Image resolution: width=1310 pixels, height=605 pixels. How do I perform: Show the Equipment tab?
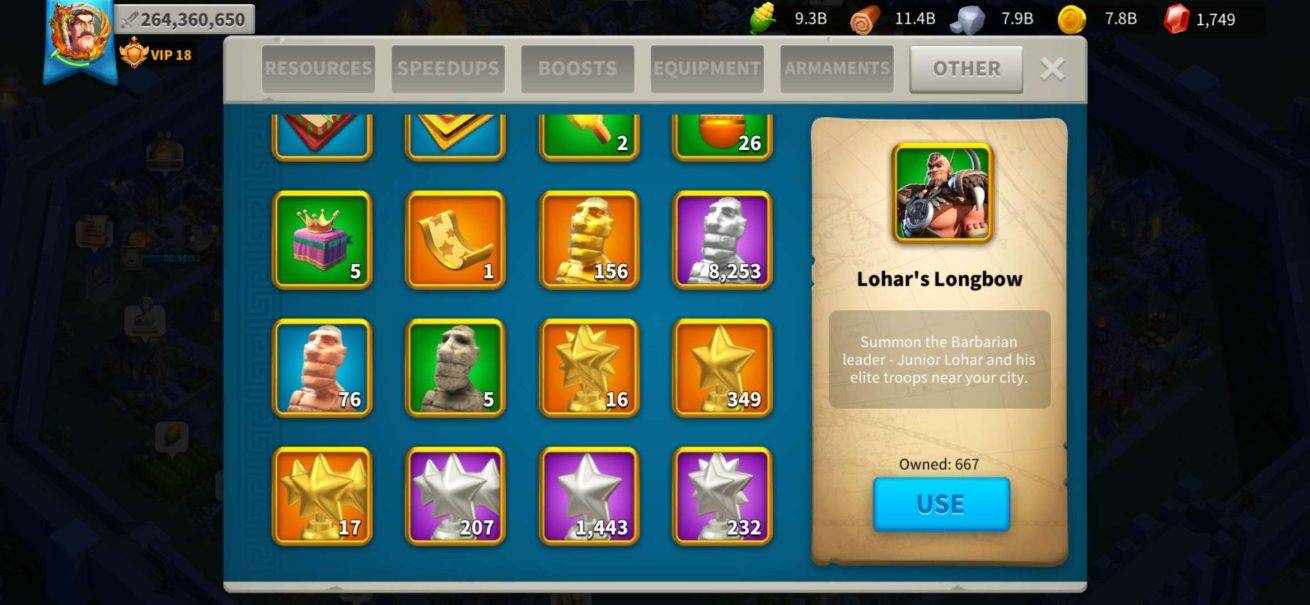click(707, 68)
